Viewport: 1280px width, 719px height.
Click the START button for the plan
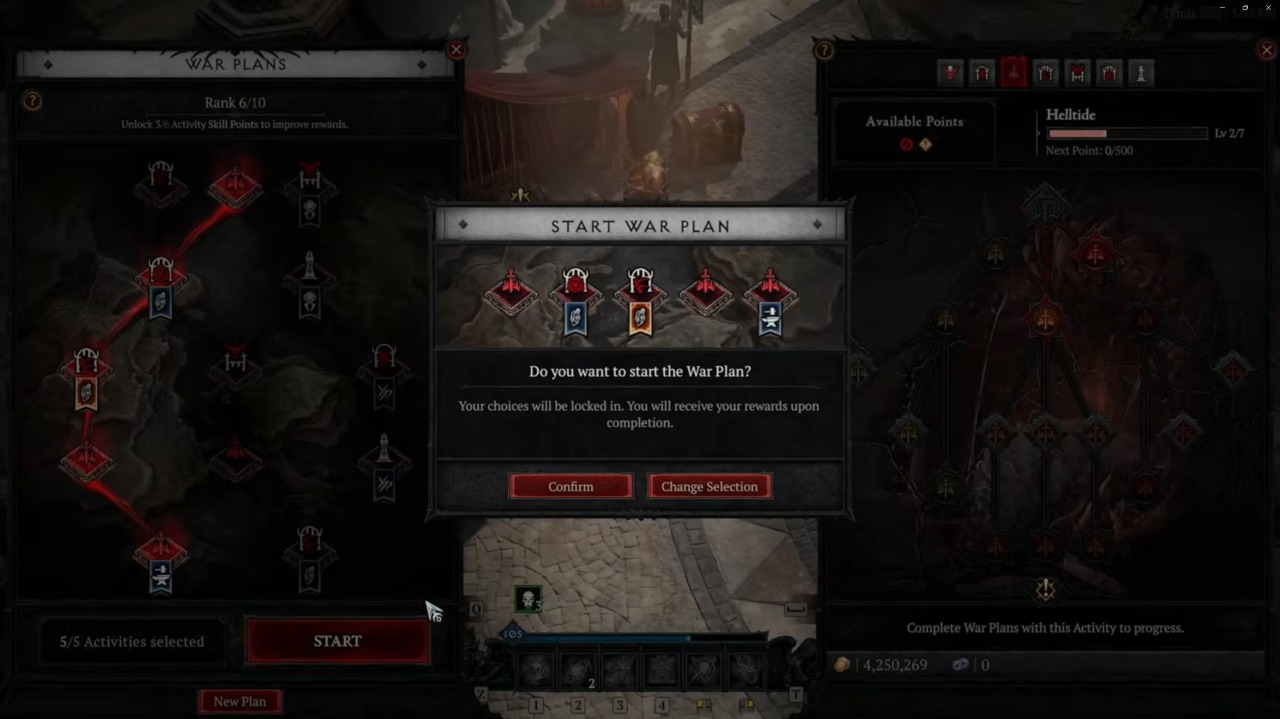[337, 641]
